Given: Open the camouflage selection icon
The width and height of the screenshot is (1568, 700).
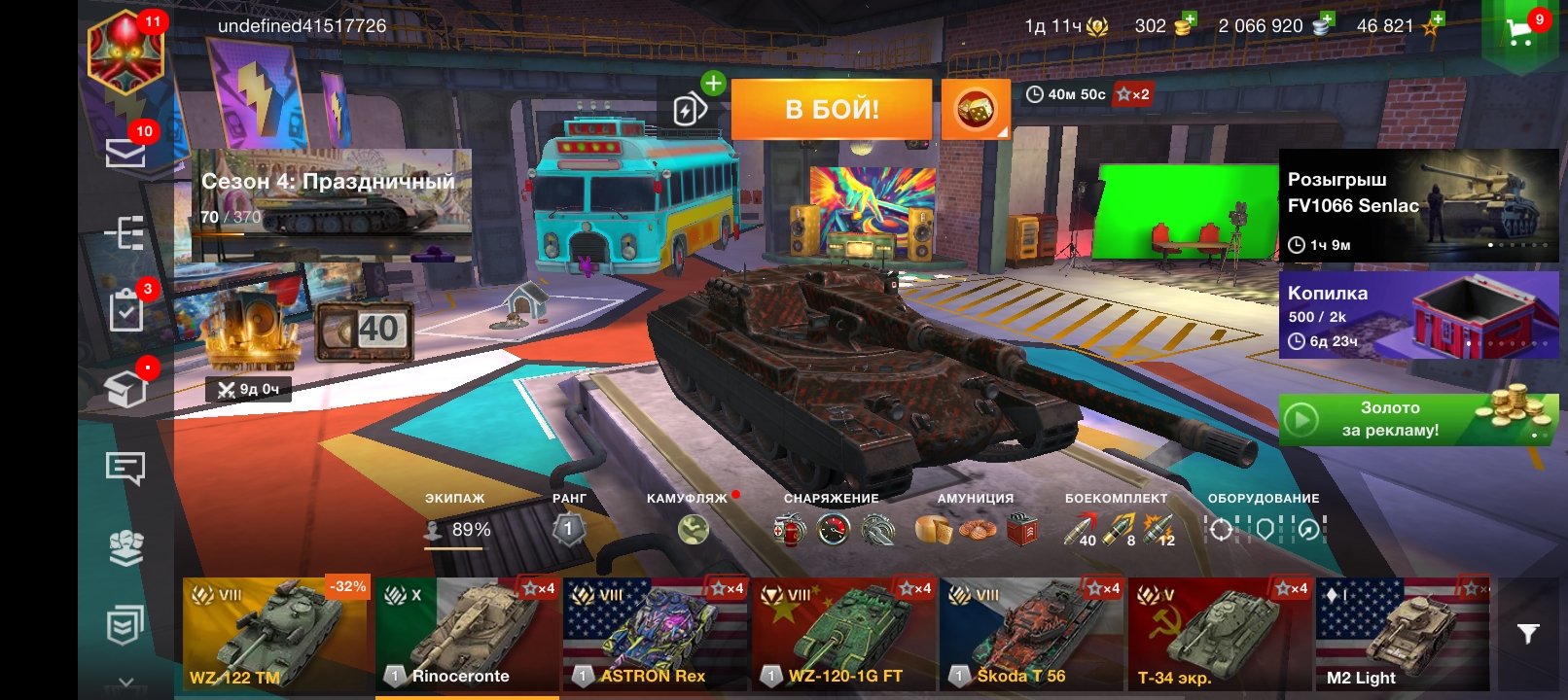Looking at the screenshot, I should (693, 529).
